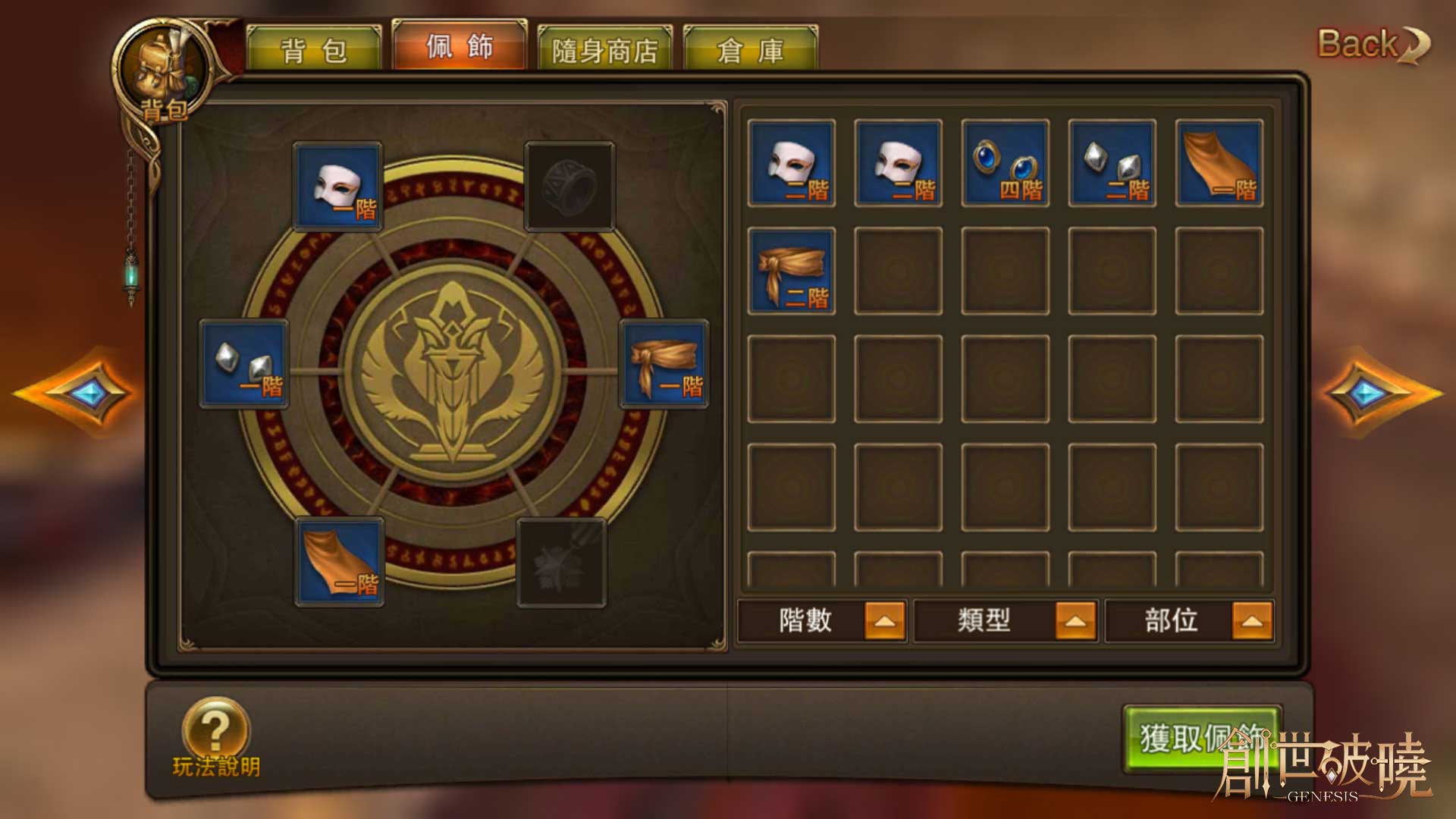Open the 玩法說明 help
Screen dimensions: 1456x819
[216, 738]
